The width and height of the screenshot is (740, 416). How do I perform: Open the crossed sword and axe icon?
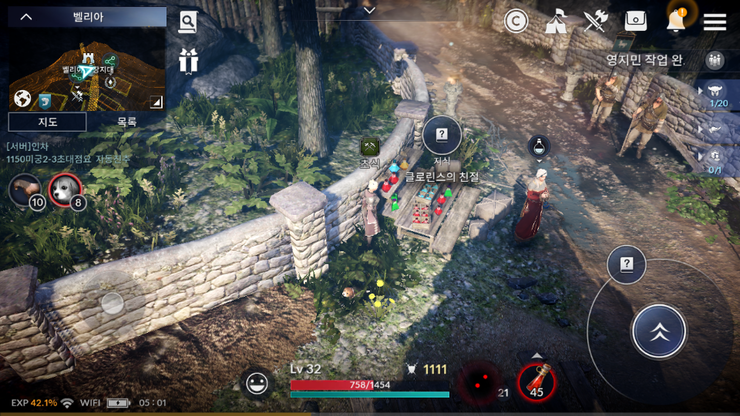pos(596,21)
